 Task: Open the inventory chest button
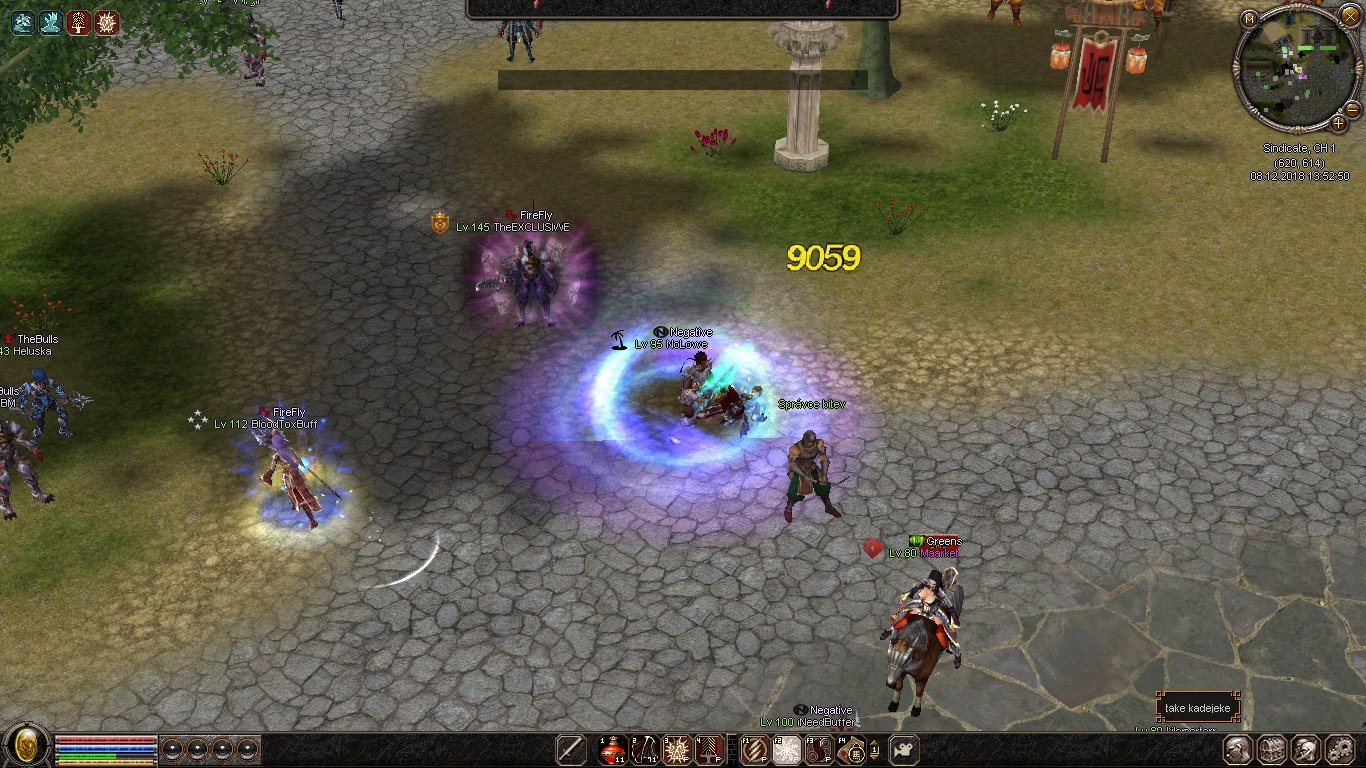[x=1272, y=749]
